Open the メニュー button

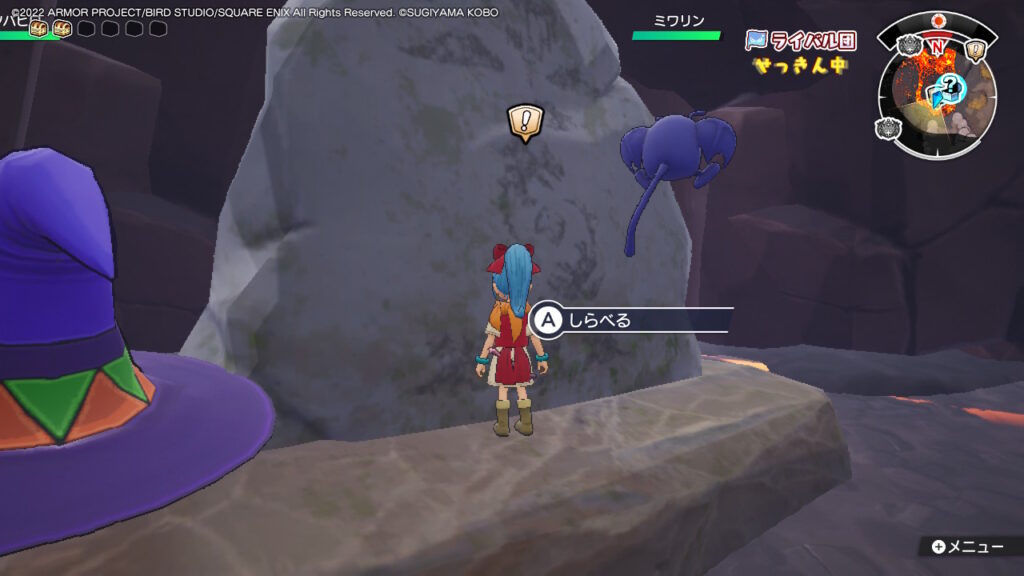pos(966,546)
